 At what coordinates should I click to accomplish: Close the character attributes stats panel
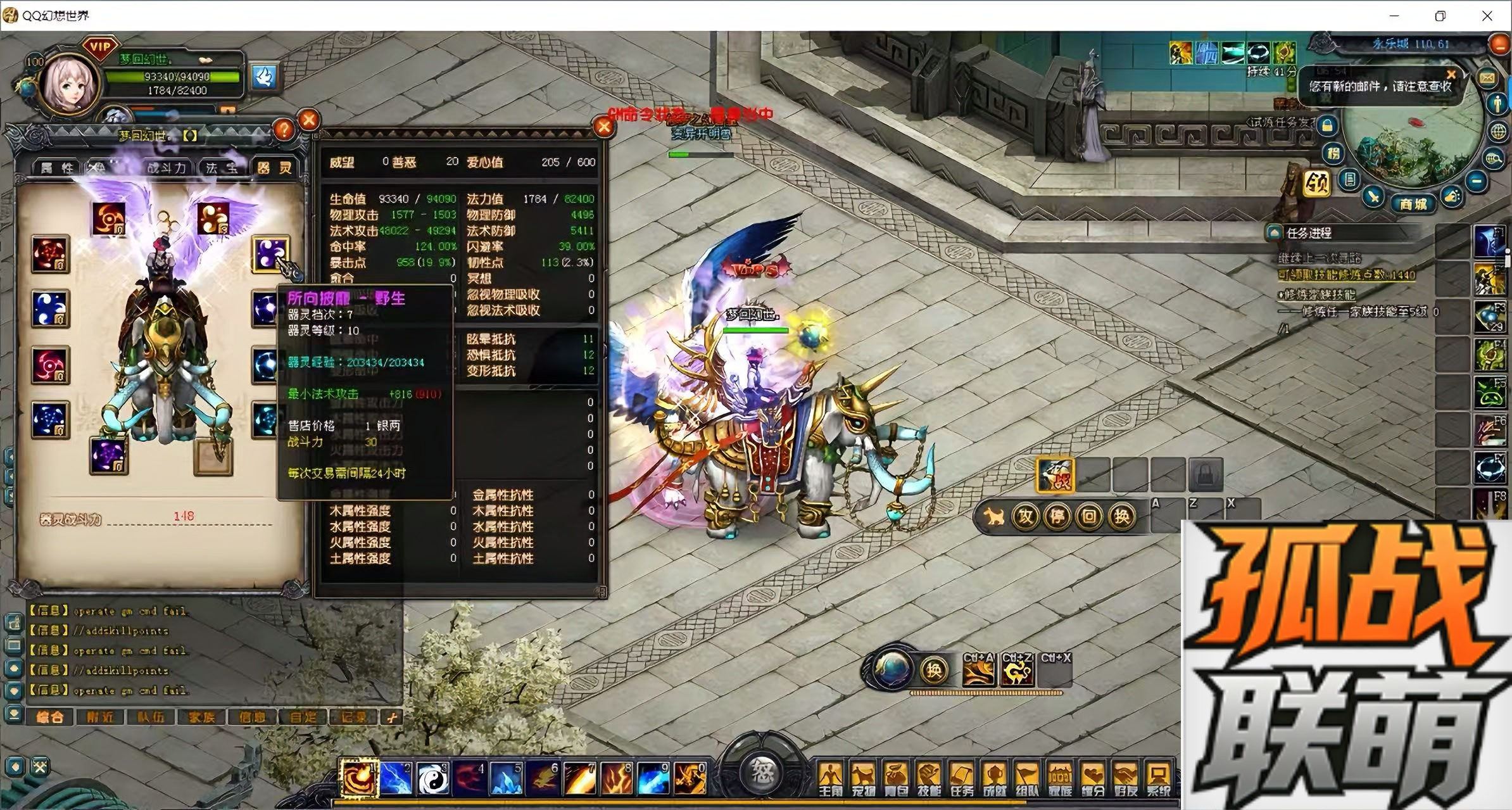[x=603, y=127]
